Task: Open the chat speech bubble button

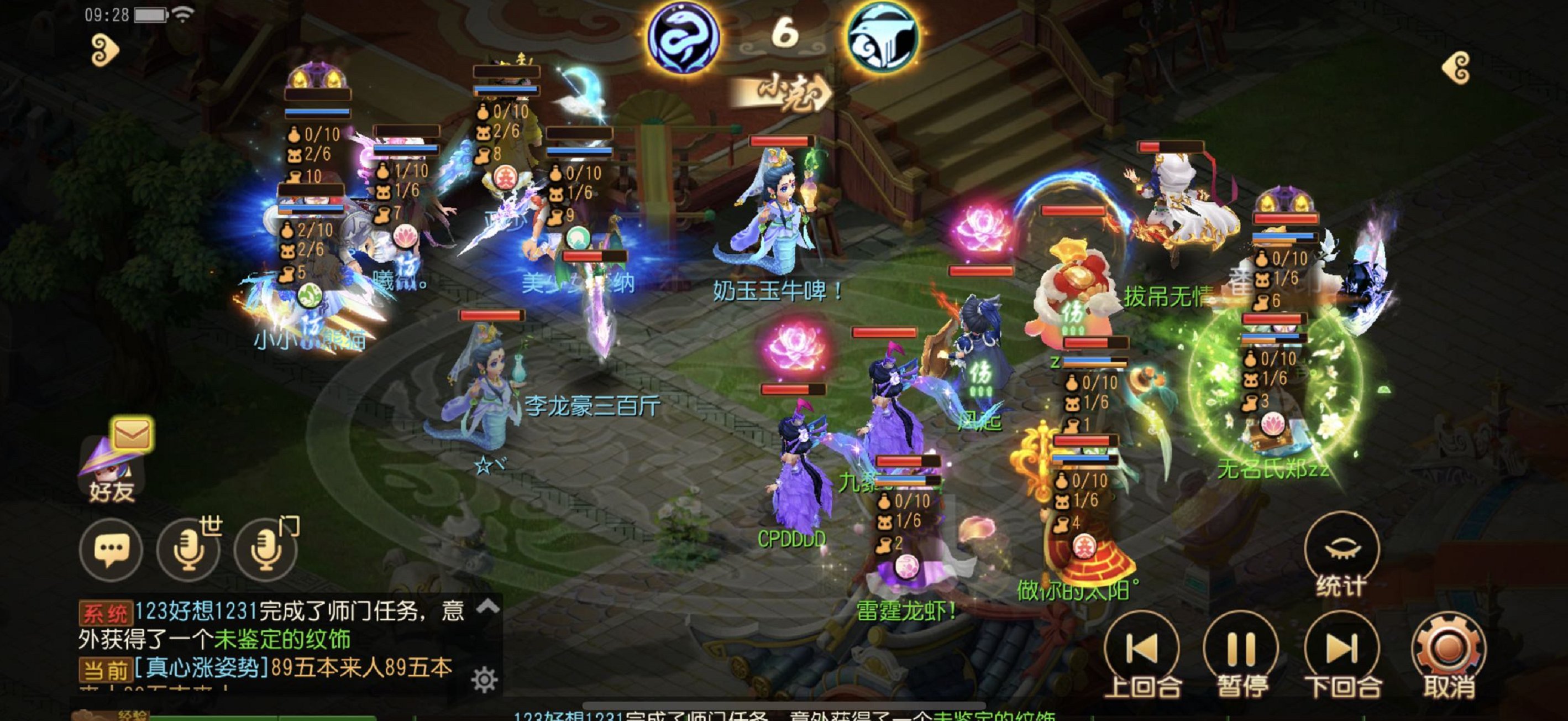Action: 111,551
